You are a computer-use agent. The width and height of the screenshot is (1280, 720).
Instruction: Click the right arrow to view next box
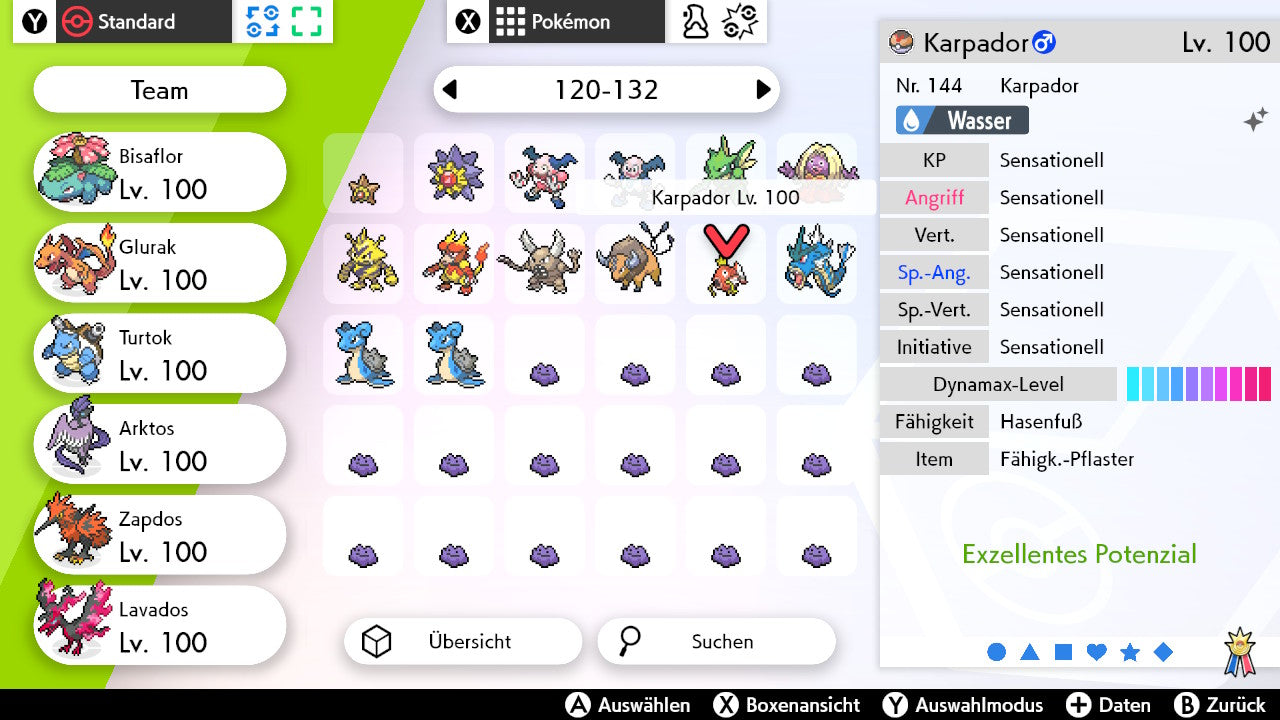tap(764, 90)
